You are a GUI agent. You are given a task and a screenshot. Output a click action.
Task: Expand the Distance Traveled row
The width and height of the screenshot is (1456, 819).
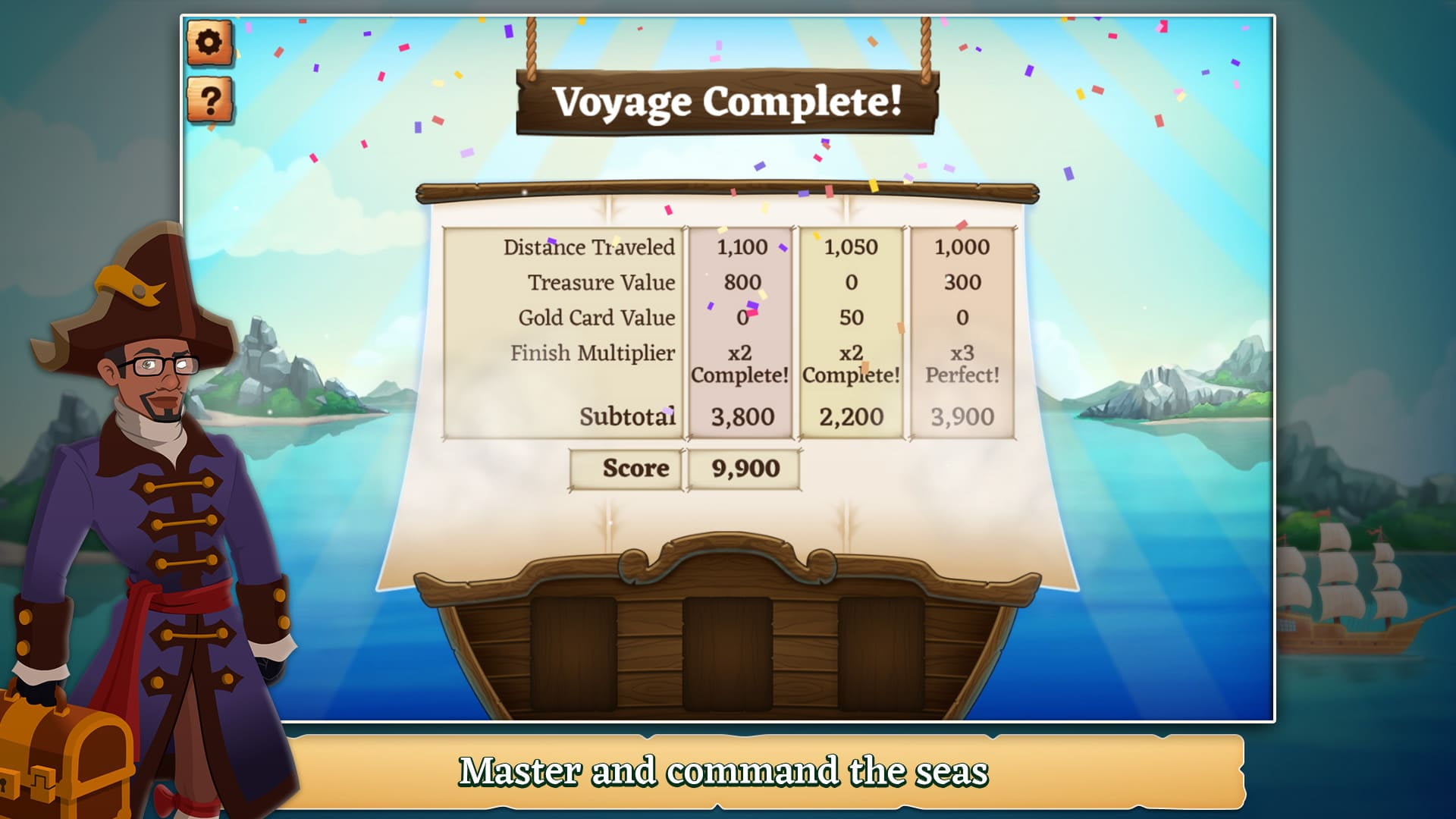[590, 247]
